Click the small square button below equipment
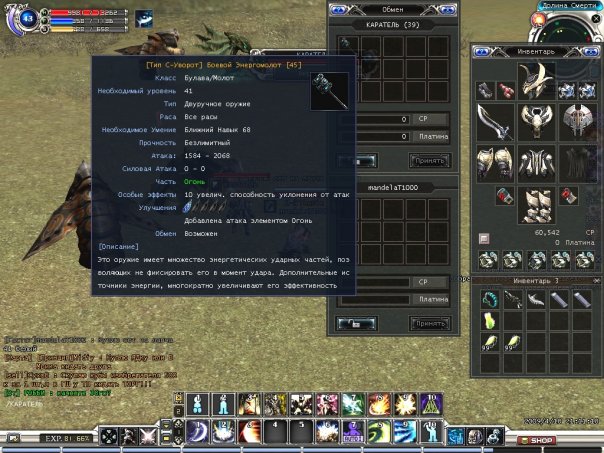 click(484, 238)
